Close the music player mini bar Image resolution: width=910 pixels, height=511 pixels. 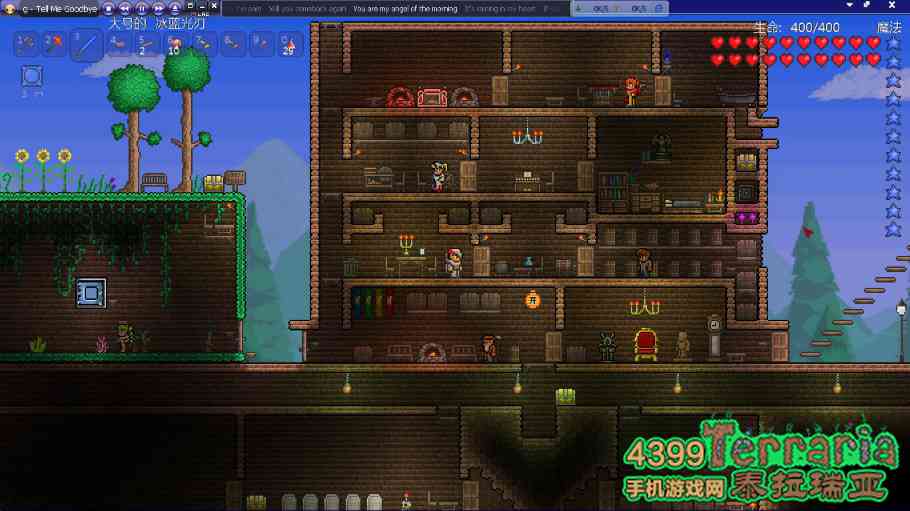pyautogui.click(x=214, y=5)
